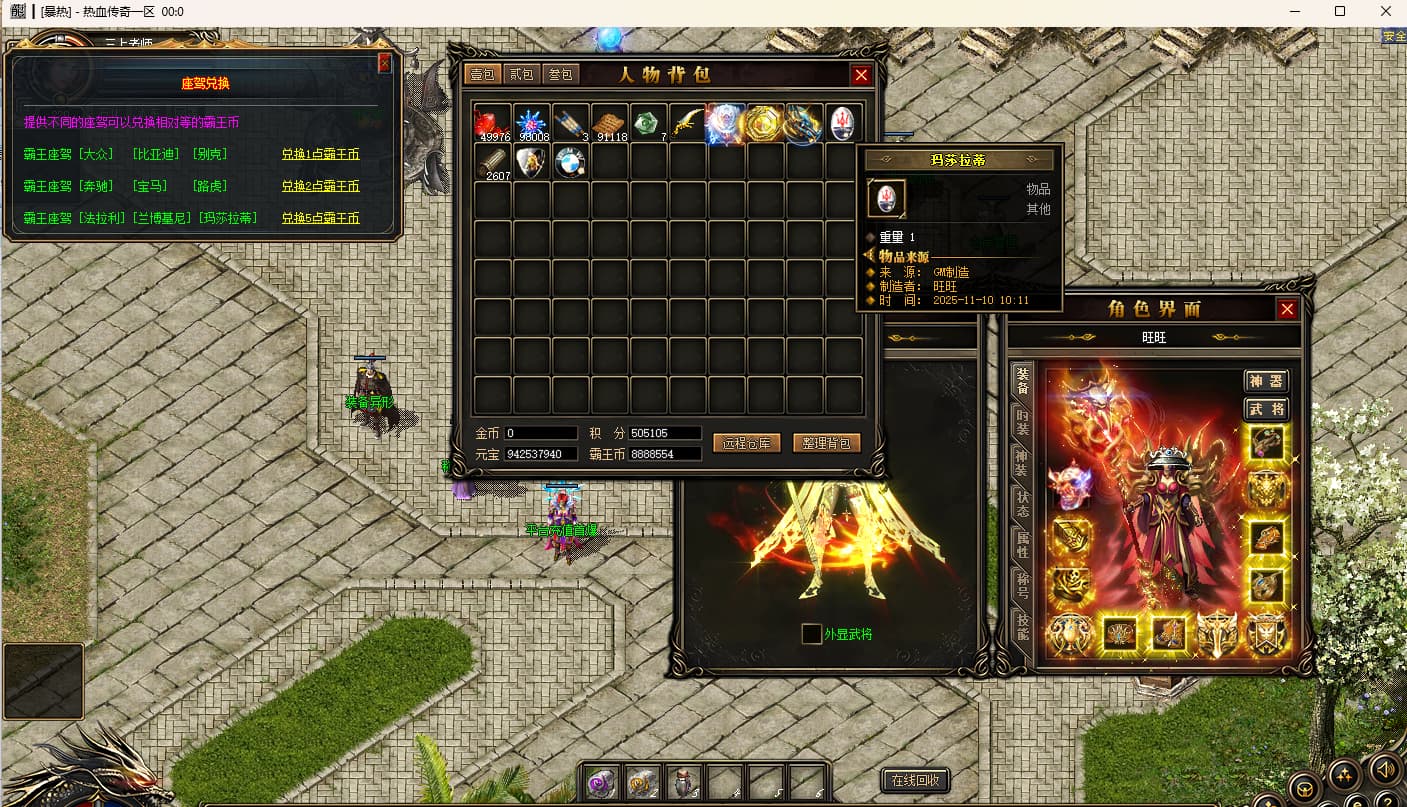Choose the 兑换5点霸王币 exchange link

tap(320, 218)
